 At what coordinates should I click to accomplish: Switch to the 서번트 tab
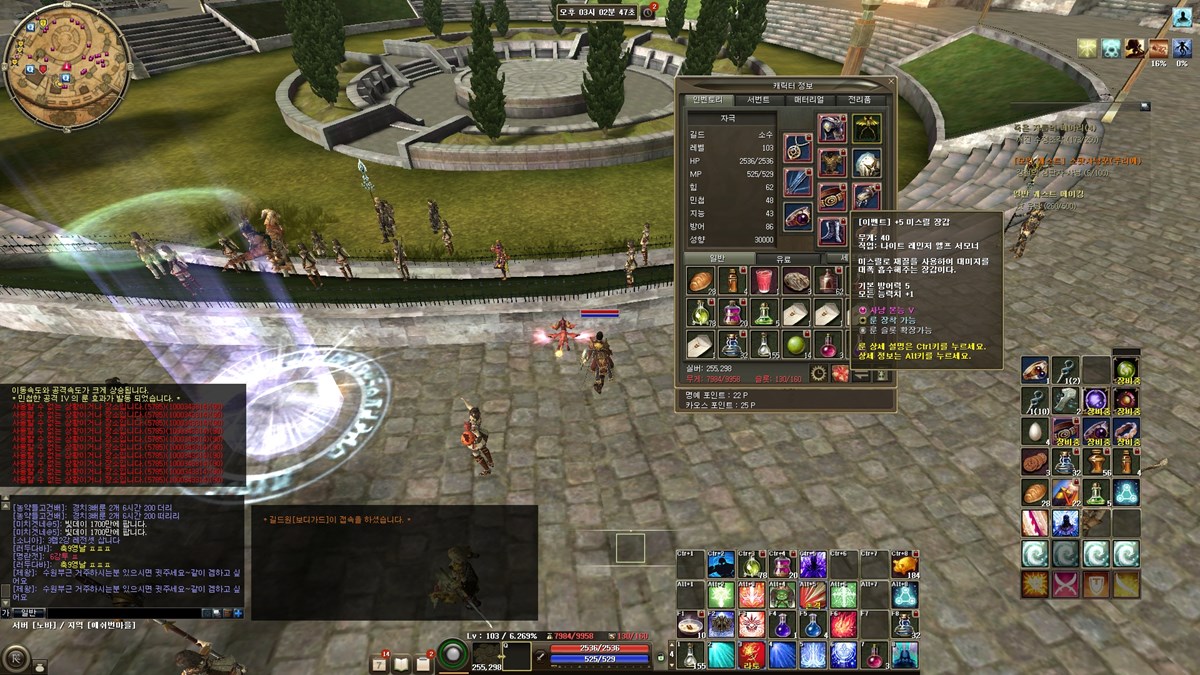758,100
